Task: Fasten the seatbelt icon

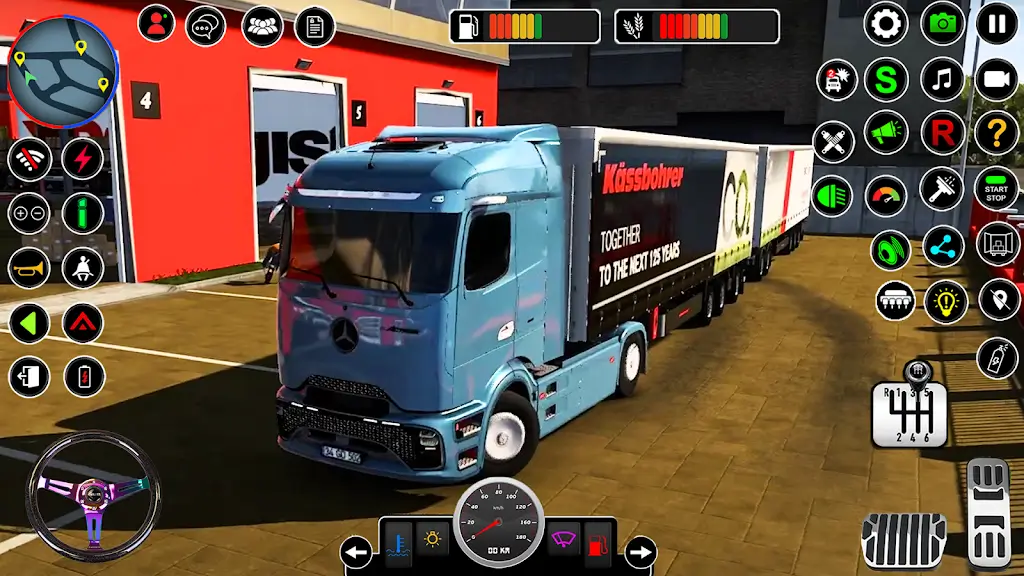Action: tap(83, 267)
